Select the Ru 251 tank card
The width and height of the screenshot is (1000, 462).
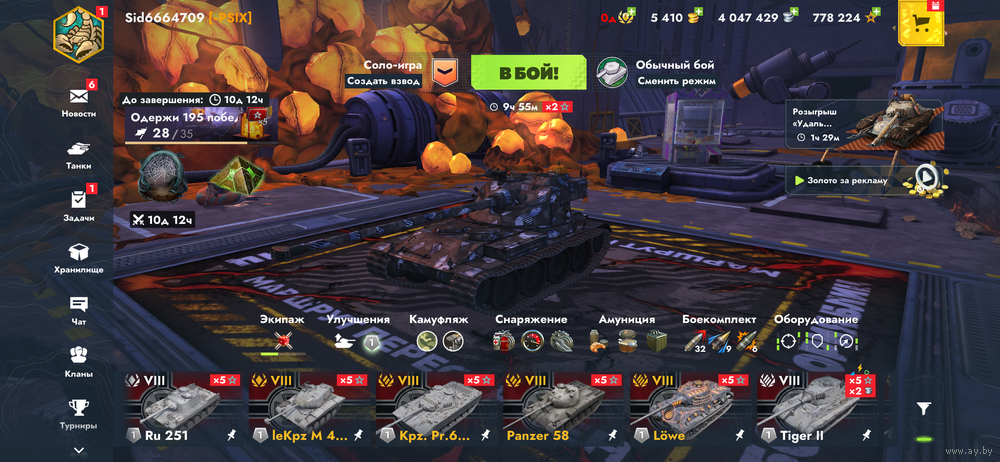pyautogui.click(x=183, y=410)
